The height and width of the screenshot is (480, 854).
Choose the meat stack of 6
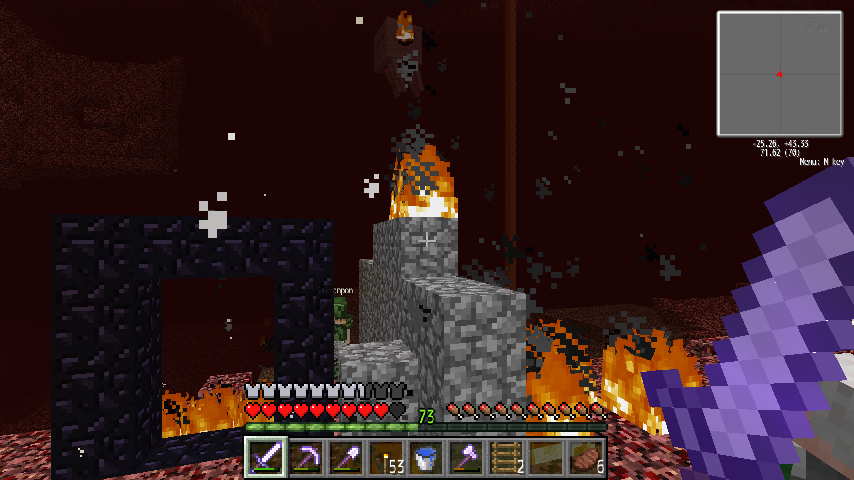point(586,458)
